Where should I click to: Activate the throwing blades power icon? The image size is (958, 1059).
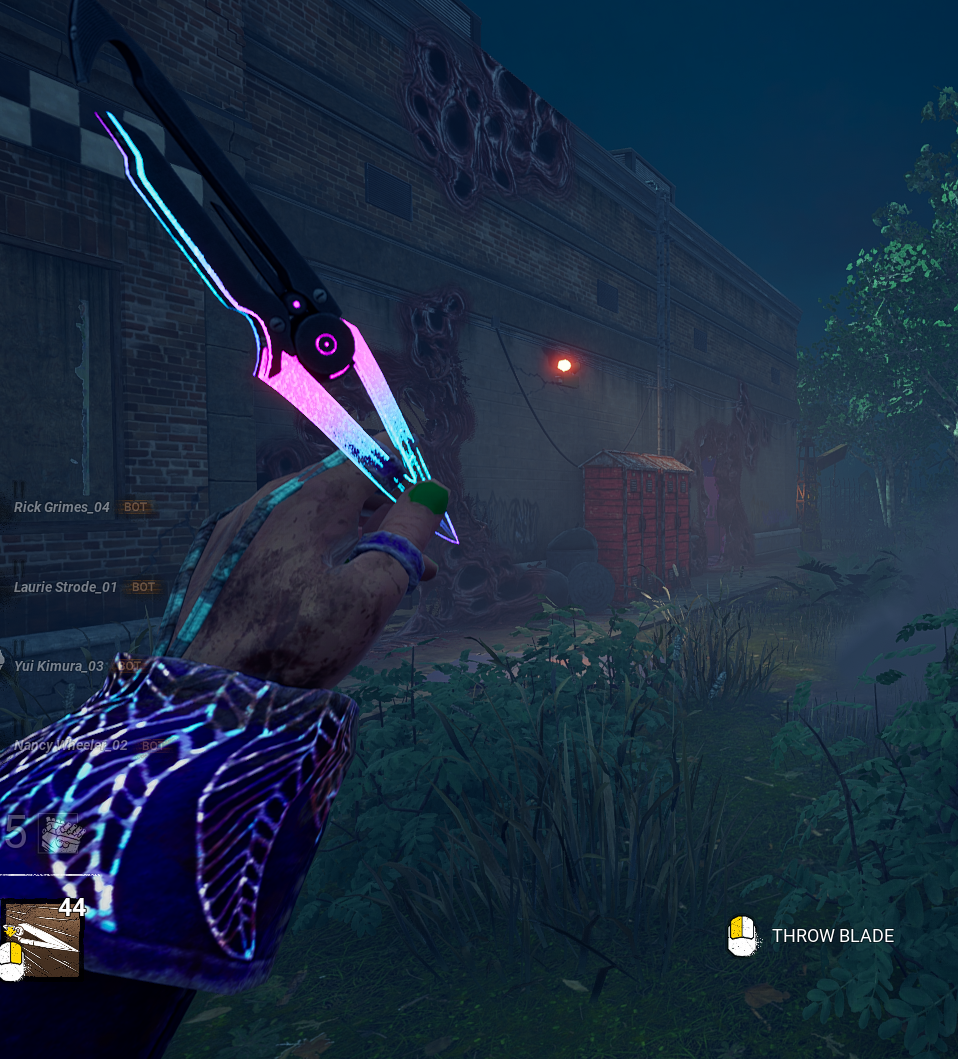pos(42,939)
